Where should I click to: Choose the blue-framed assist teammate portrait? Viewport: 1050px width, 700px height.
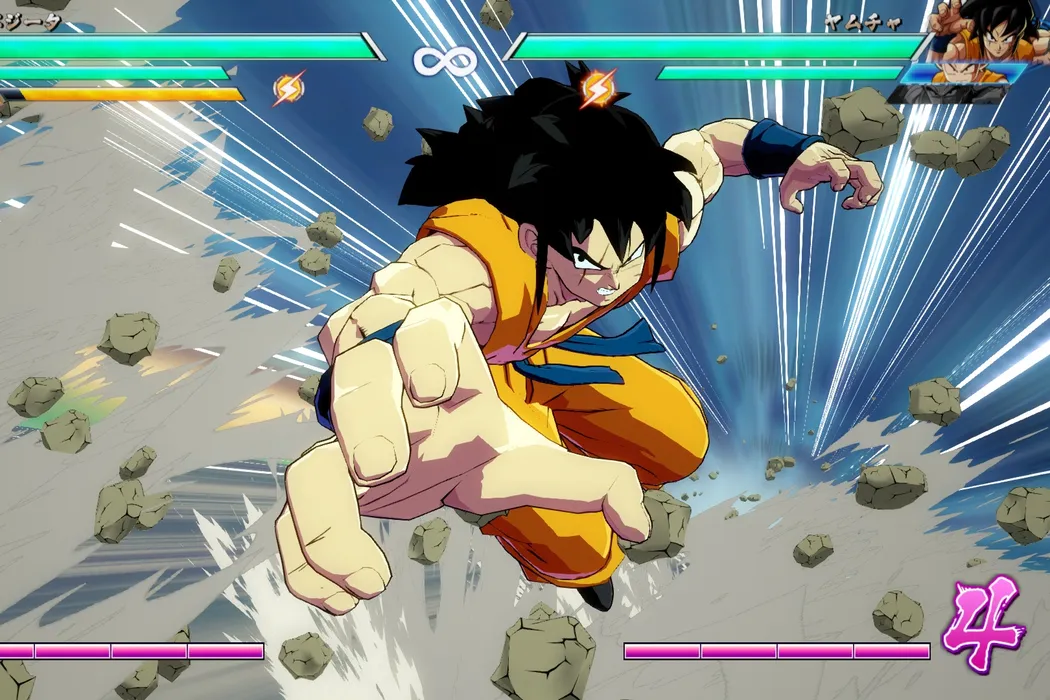pyautogui.click(x=962, y=73)
